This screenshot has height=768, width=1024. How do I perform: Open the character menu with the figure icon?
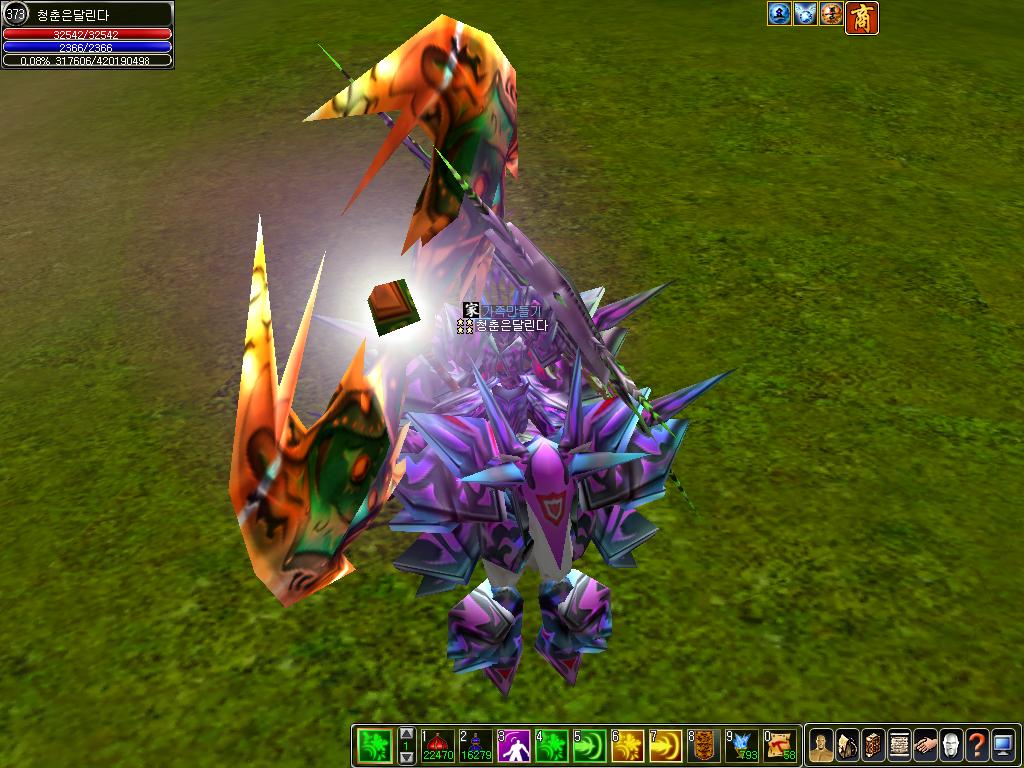[821, 745]
